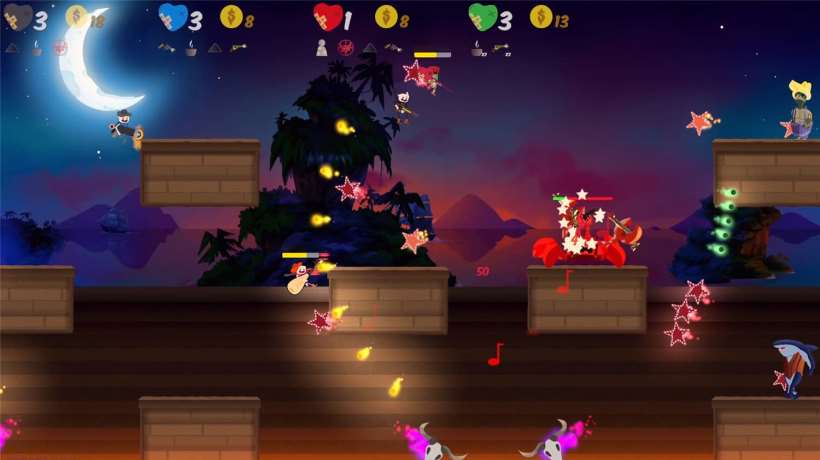Choose the steaming cup item under the green heart
The image size is (820, 460).
[x=477, y=47]
